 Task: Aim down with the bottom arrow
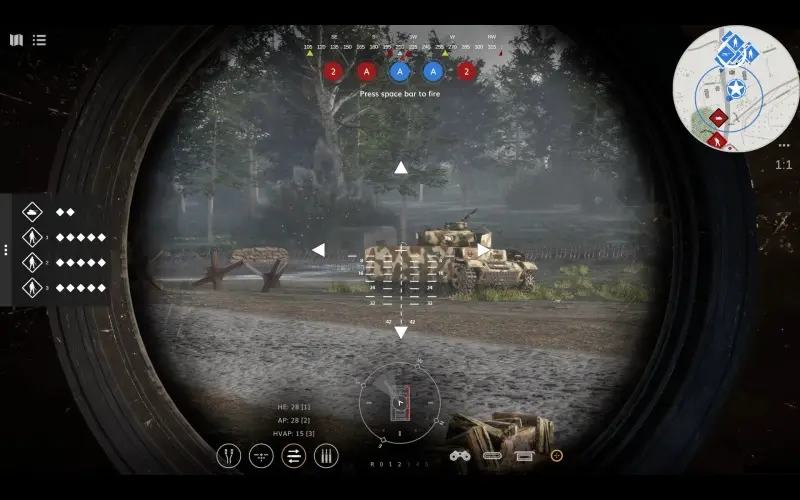pos(400,332)
